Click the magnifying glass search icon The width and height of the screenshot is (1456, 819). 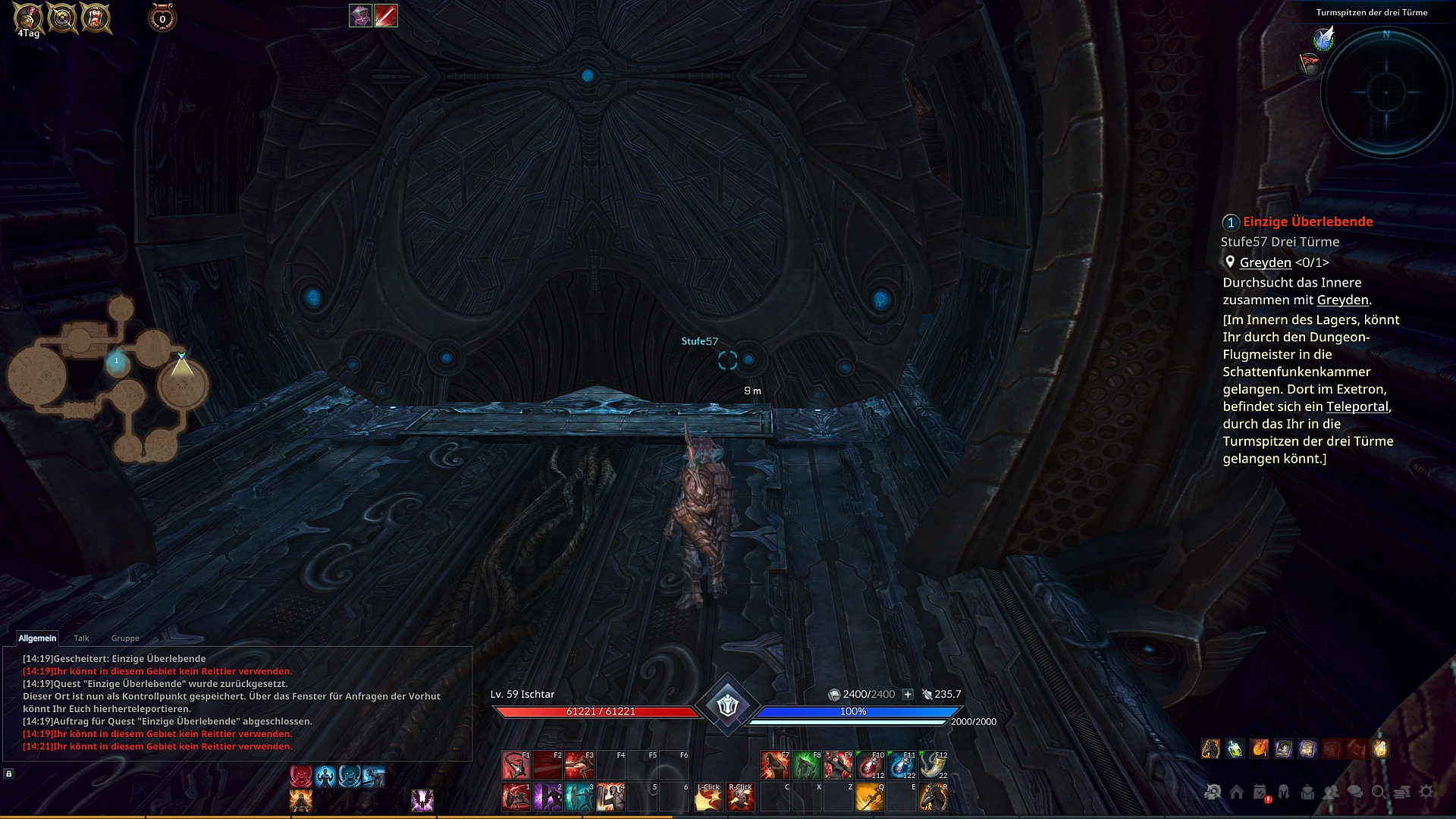1379,792
